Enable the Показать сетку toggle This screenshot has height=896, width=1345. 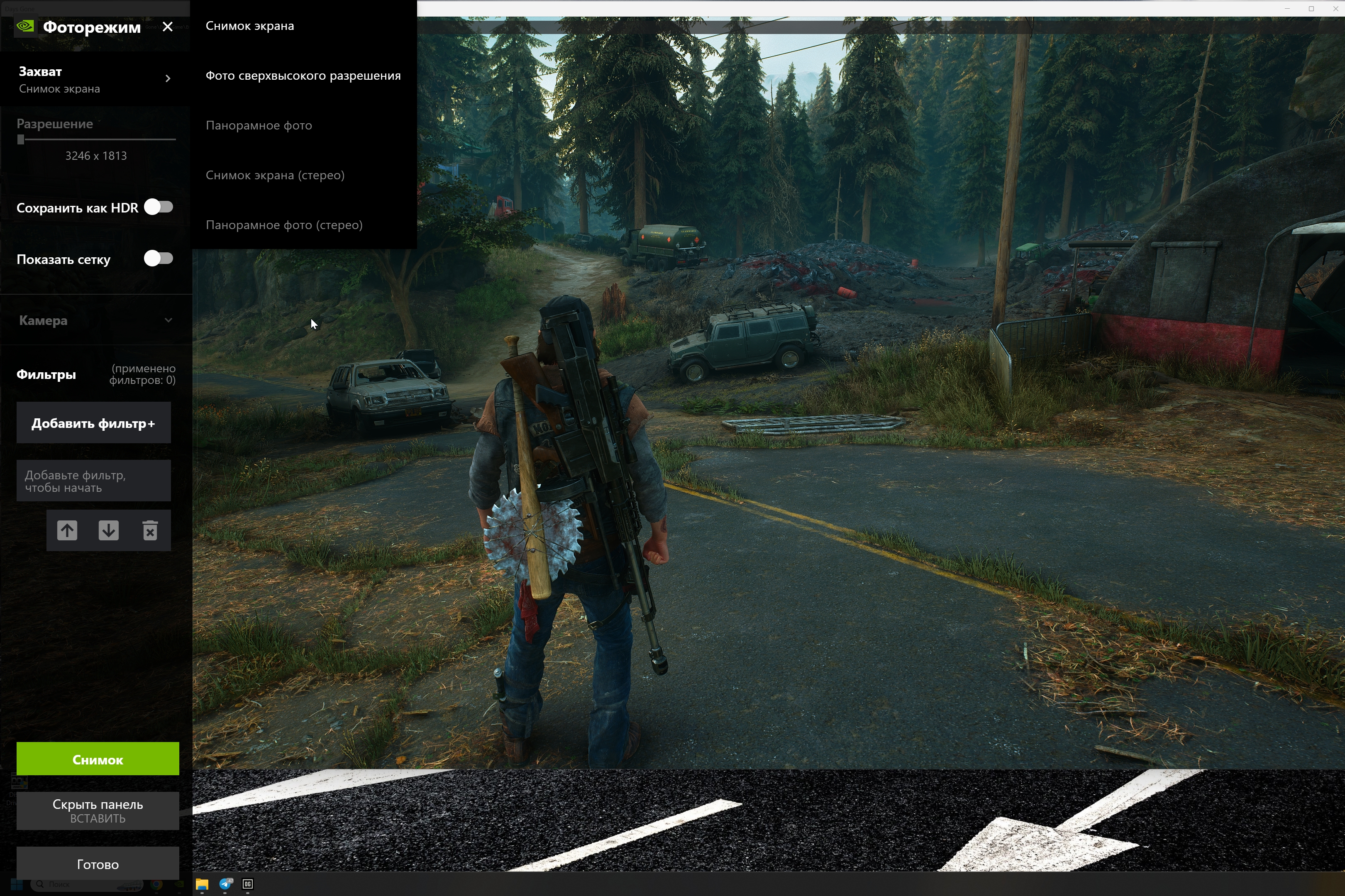pos(158,258)
